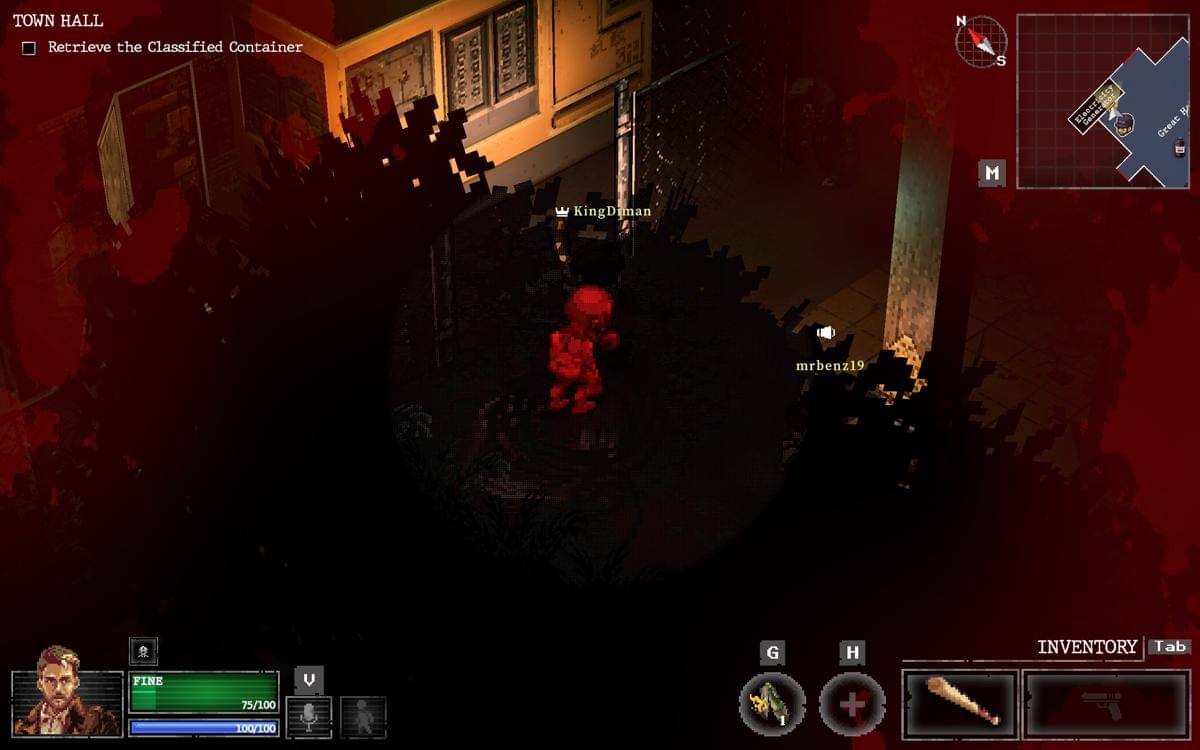The width and height of the screenshot is (1200, 750).
Task: Activate the healing cross quick slot
Action: click(852, 703)
